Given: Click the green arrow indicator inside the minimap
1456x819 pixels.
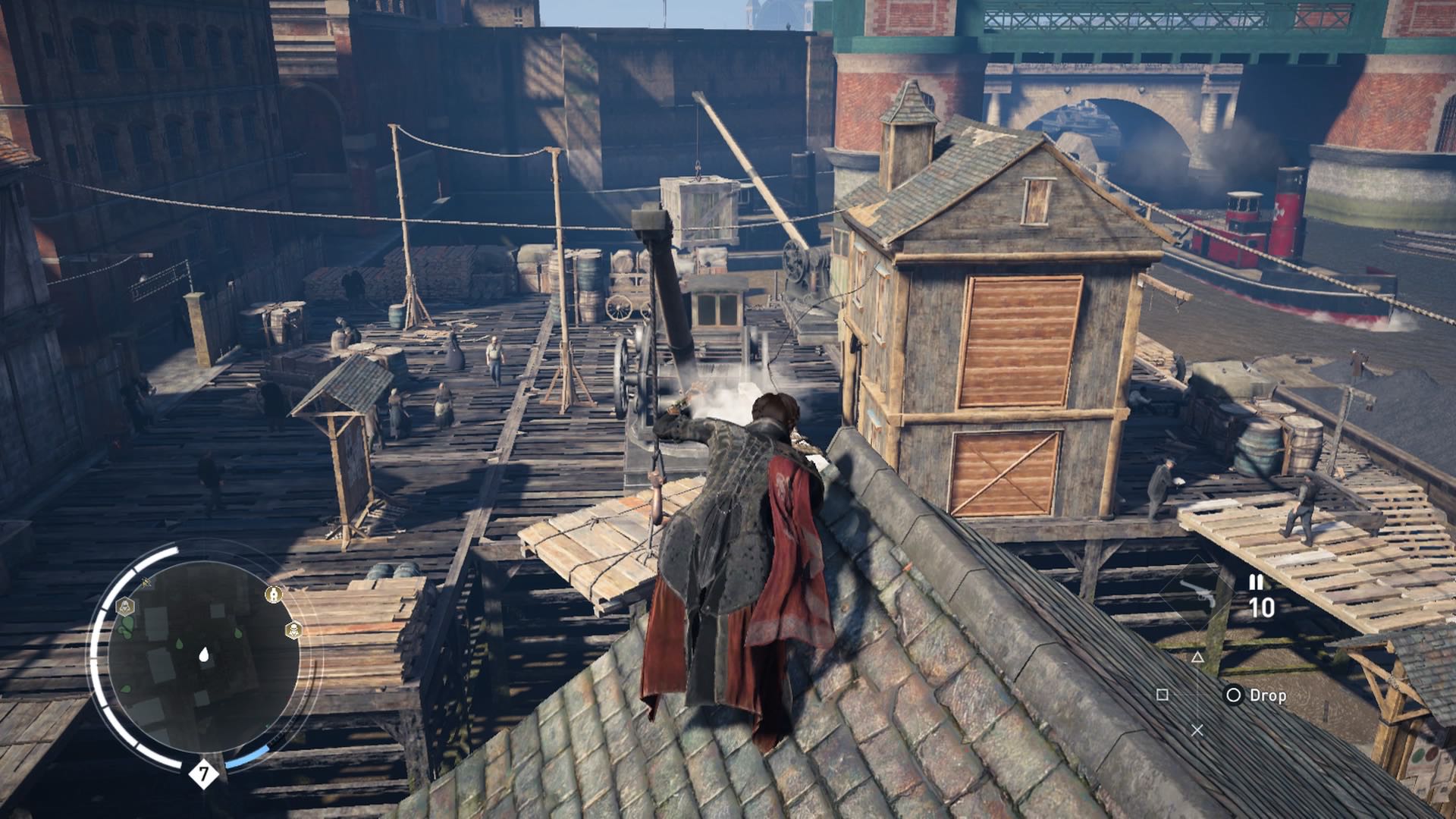Looking at the screenshot, I should click(x=267, y=725).
